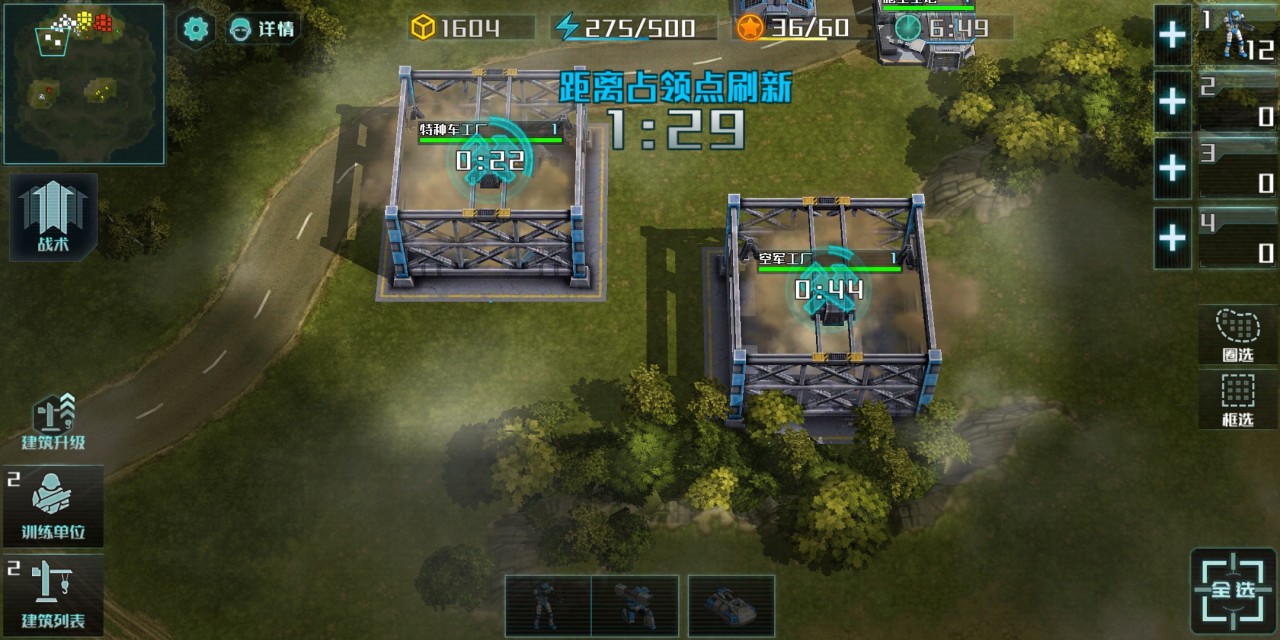Viewport: 1280px width, 640px height.
Task: Select the 建筑升级 building upgrade button
Action: coord(54,421)
